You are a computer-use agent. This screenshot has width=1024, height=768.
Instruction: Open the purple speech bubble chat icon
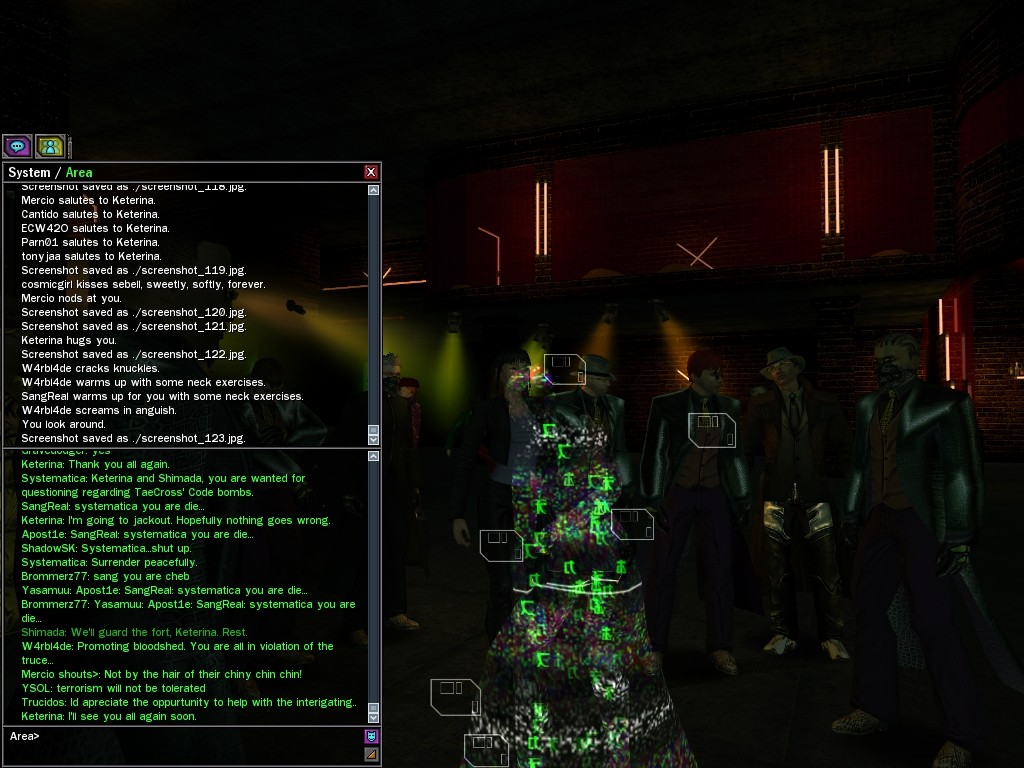pos(17,146)
